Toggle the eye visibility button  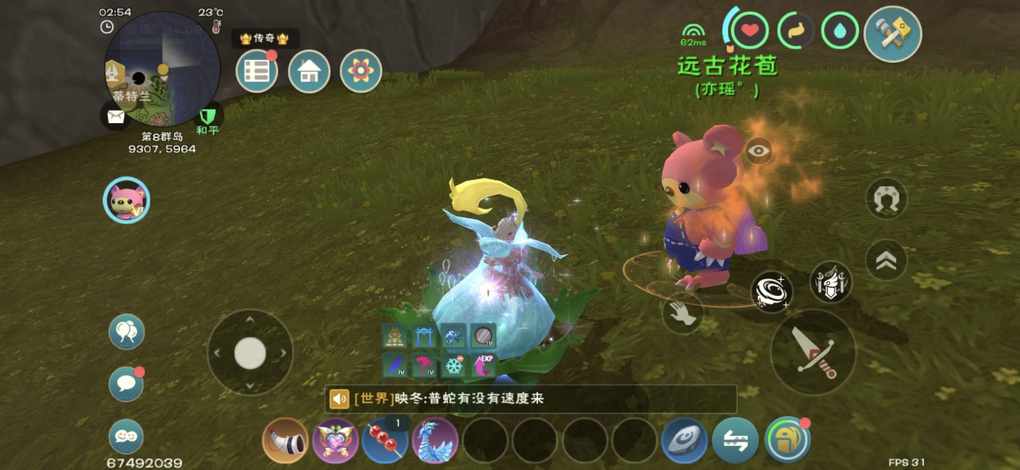coord(759,151)
